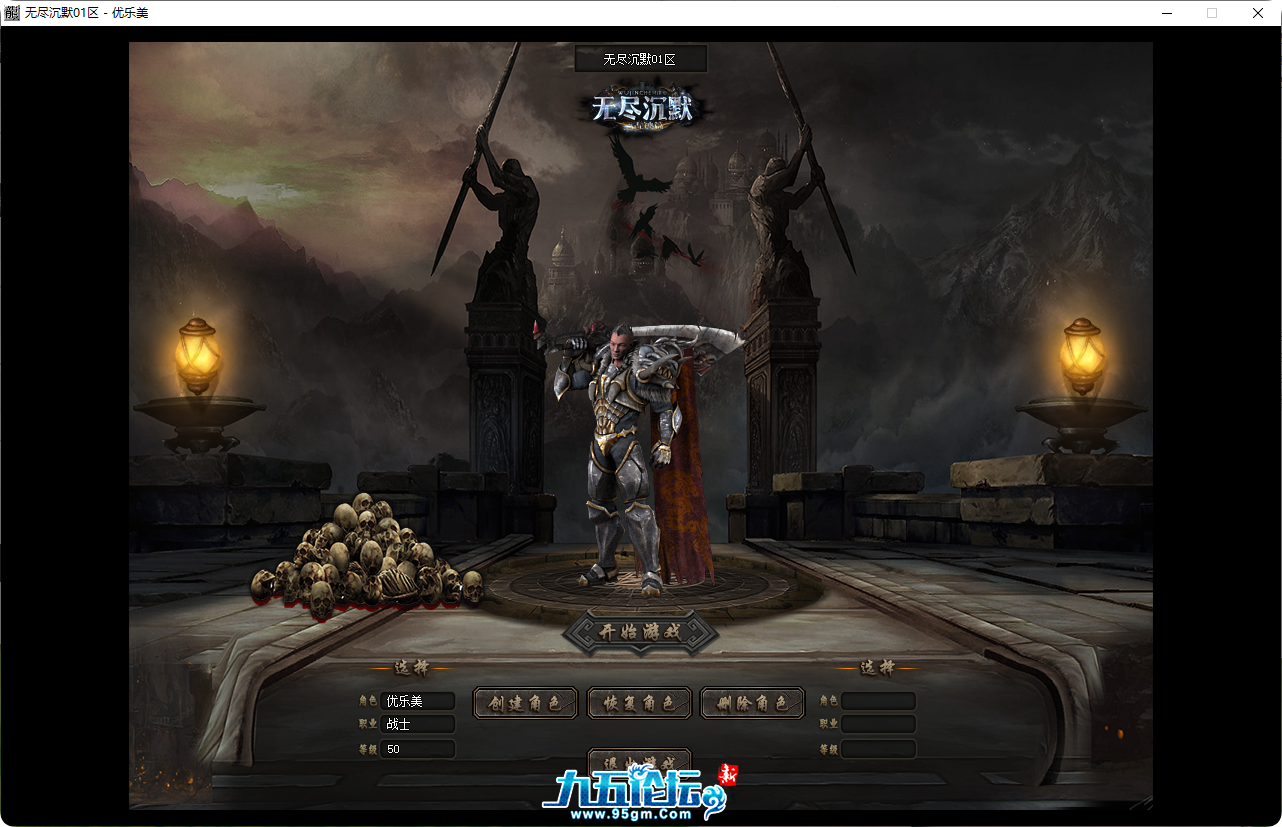Image resolution: width=1282 pixels, height=827 pixels.
Task: Click the empty 角色 field on the right
Action: click(877, 700)
